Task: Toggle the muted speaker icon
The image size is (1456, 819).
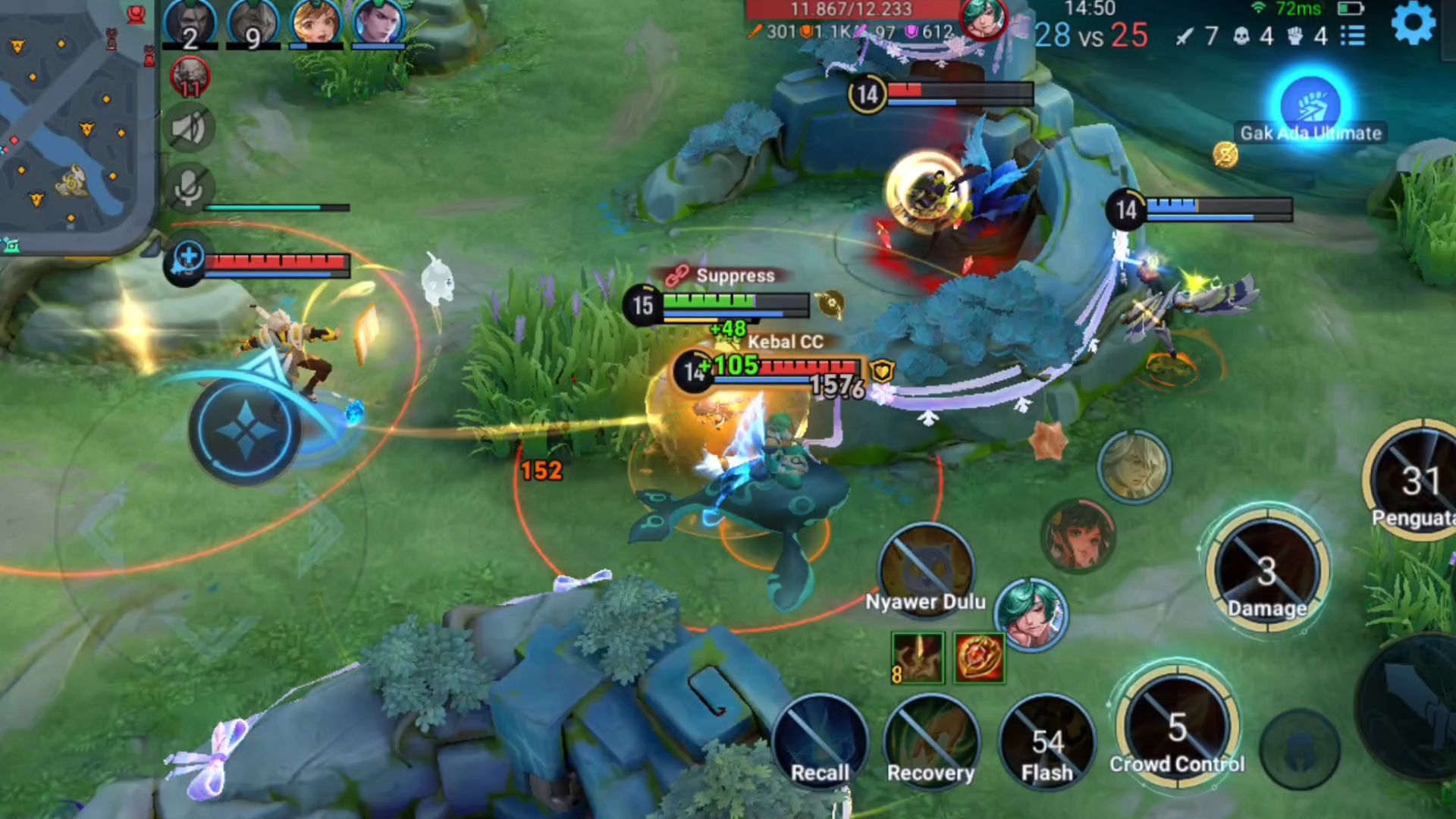Action: pyautogui.click(x=188, y=128)
